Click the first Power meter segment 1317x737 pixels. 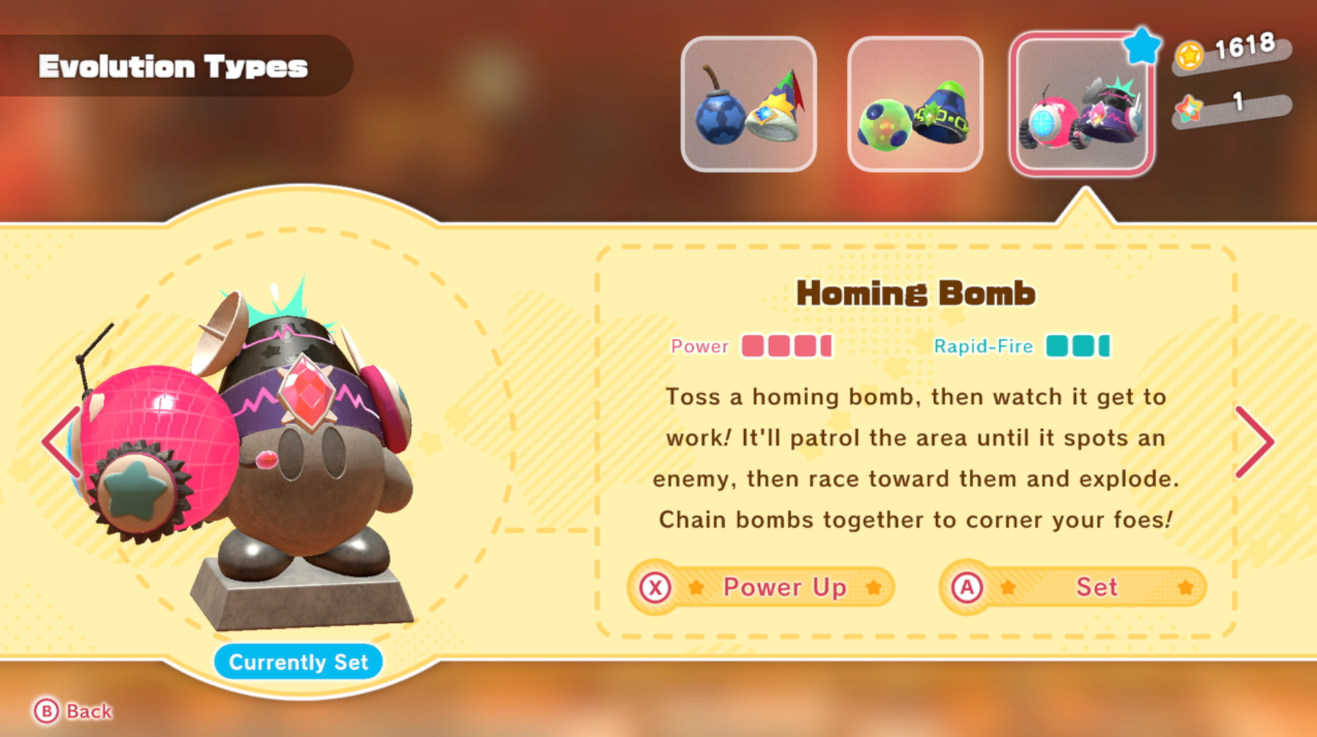click(x=750, y=345)
